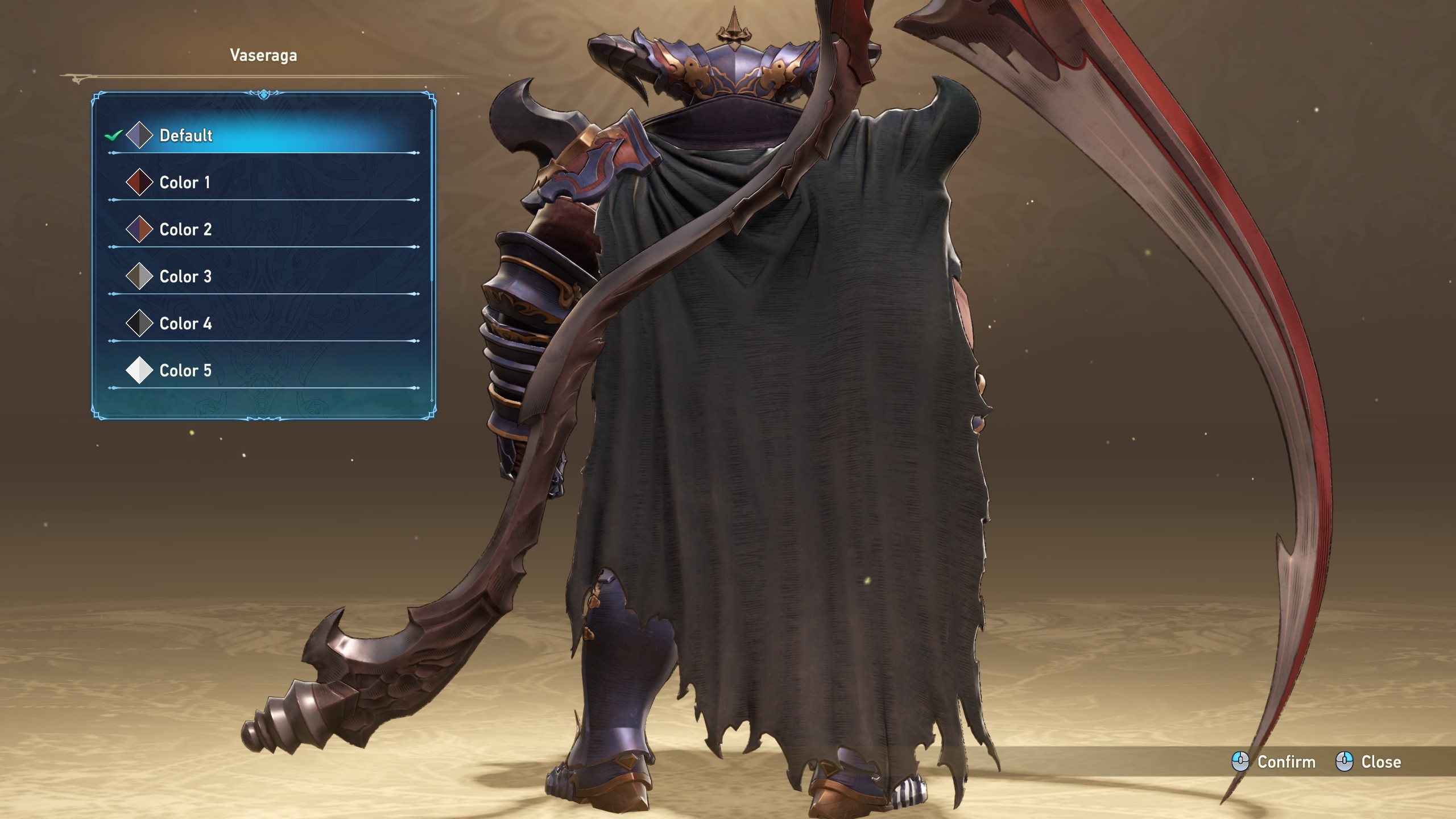Viewport: 1456px width, 819px height.
Task: Click the Confirm button
Action: pos(1274,762)
